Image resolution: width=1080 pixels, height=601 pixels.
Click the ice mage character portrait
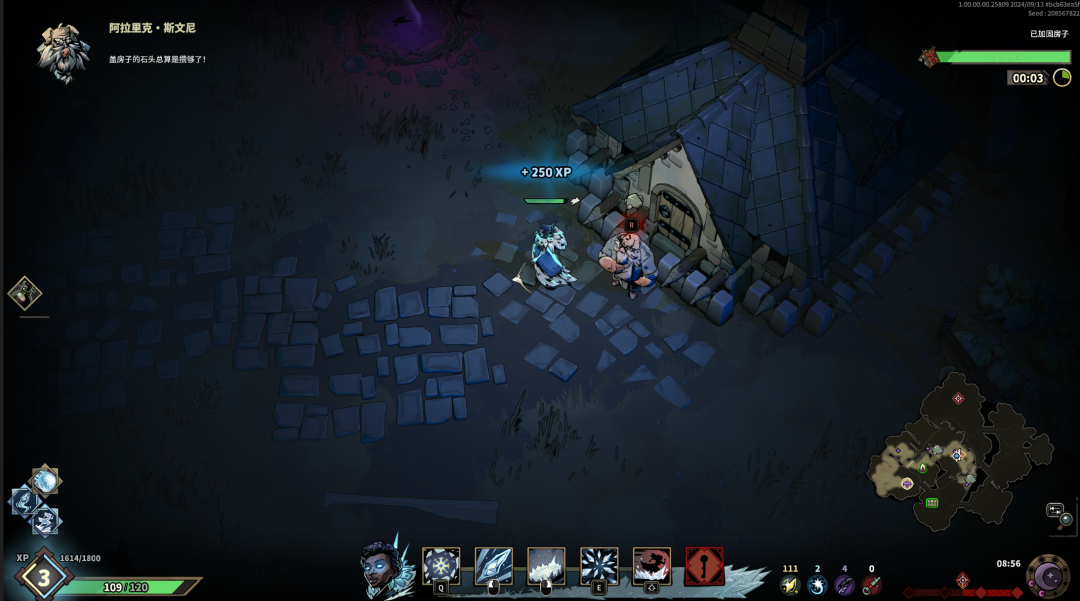[x=384, y=568]
